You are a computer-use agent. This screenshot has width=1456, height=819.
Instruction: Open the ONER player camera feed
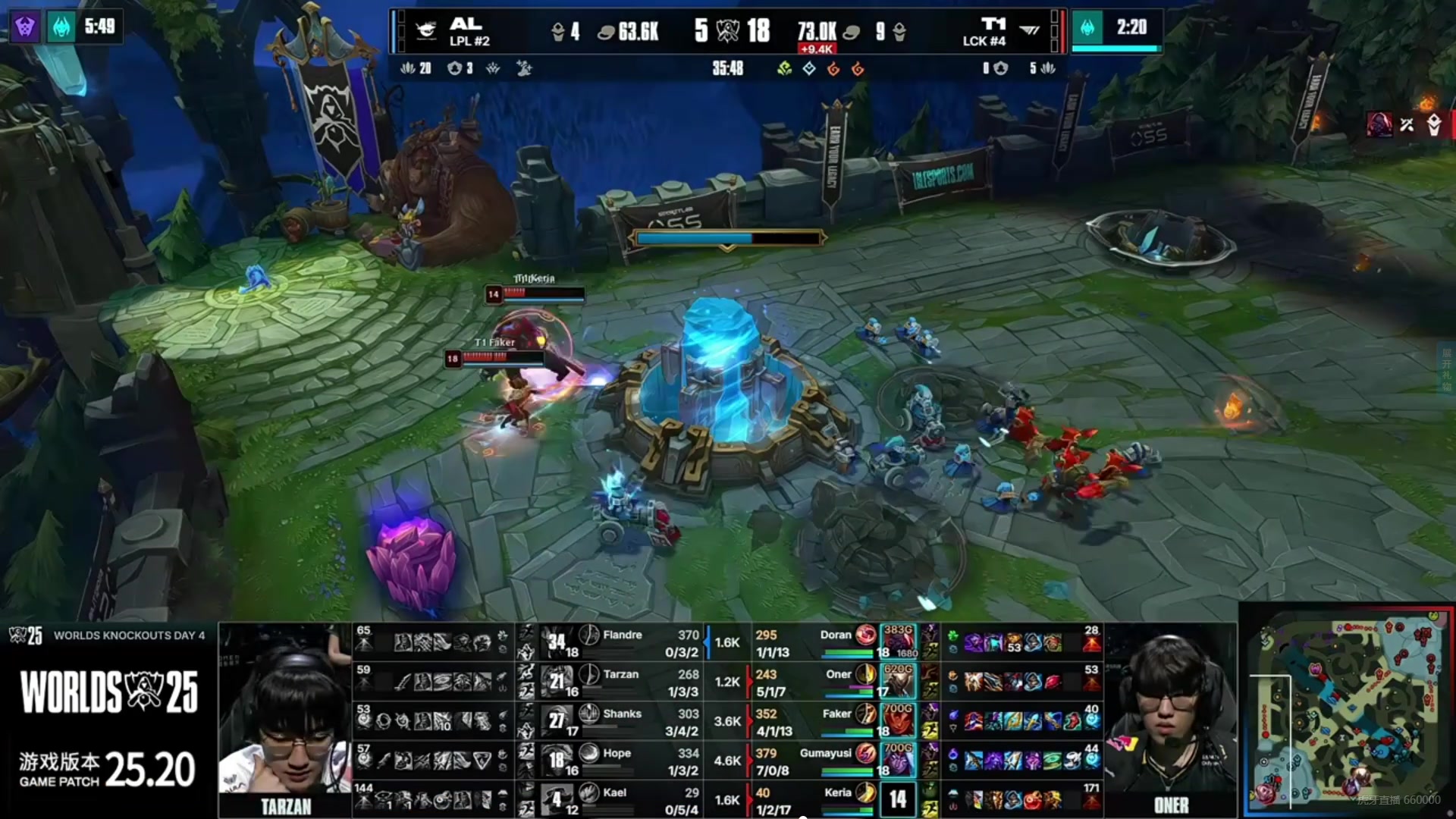(1170, 720)
